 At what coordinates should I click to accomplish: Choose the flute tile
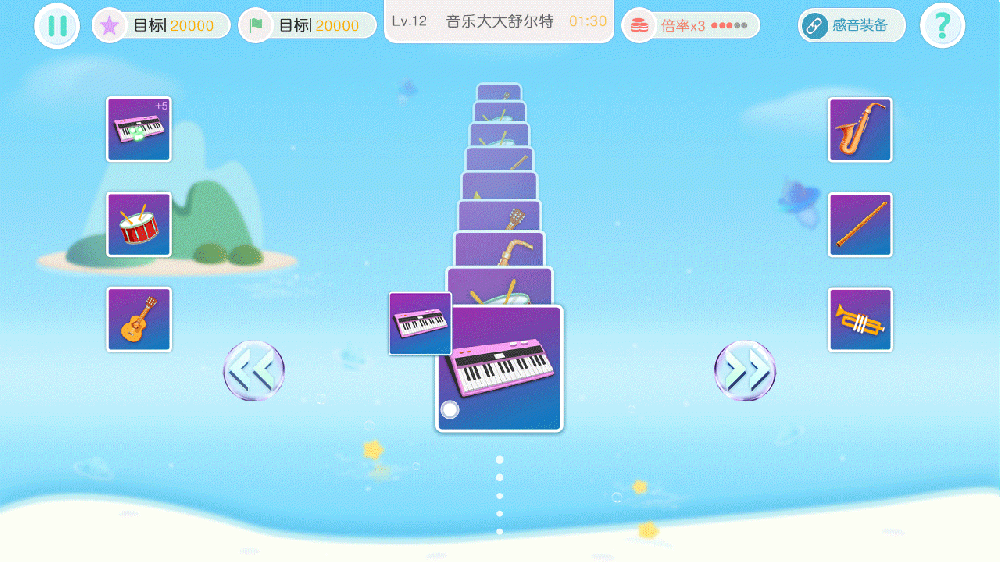coord(860,224)
